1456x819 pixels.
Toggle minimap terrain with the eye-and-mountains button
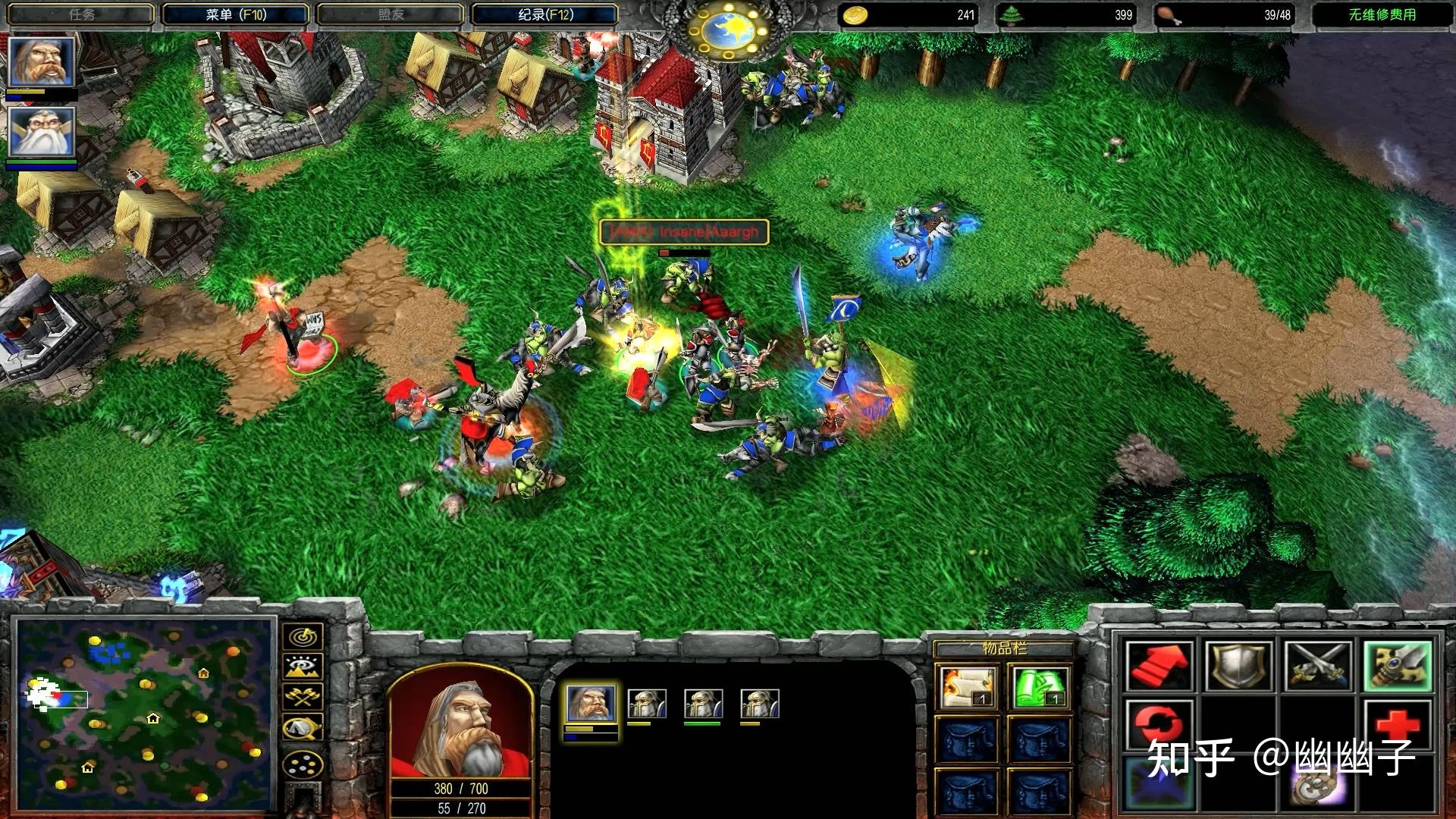(x=303, y=667)
